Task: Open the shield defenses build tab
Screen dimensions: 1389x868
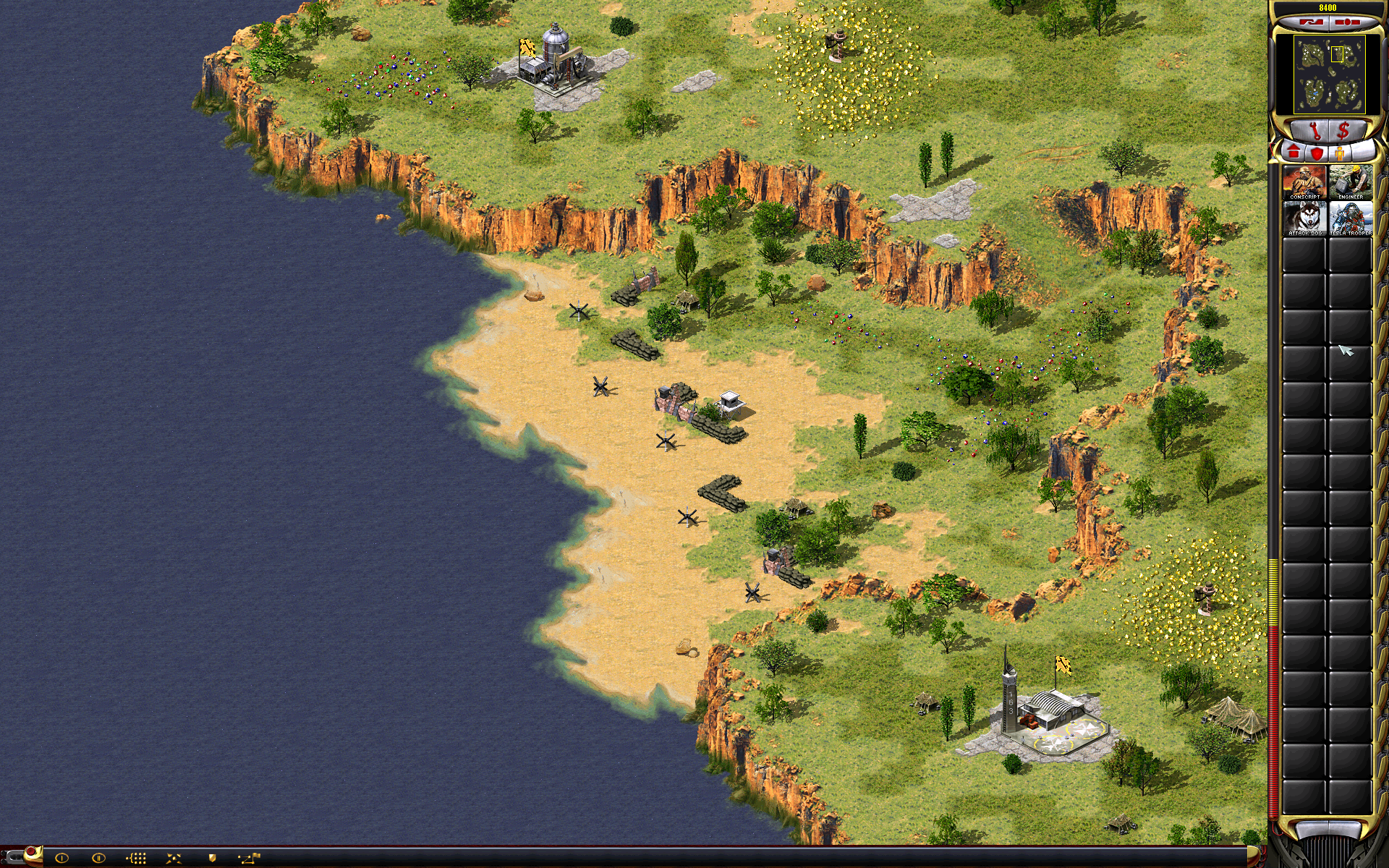Action: click(1317, 153)
